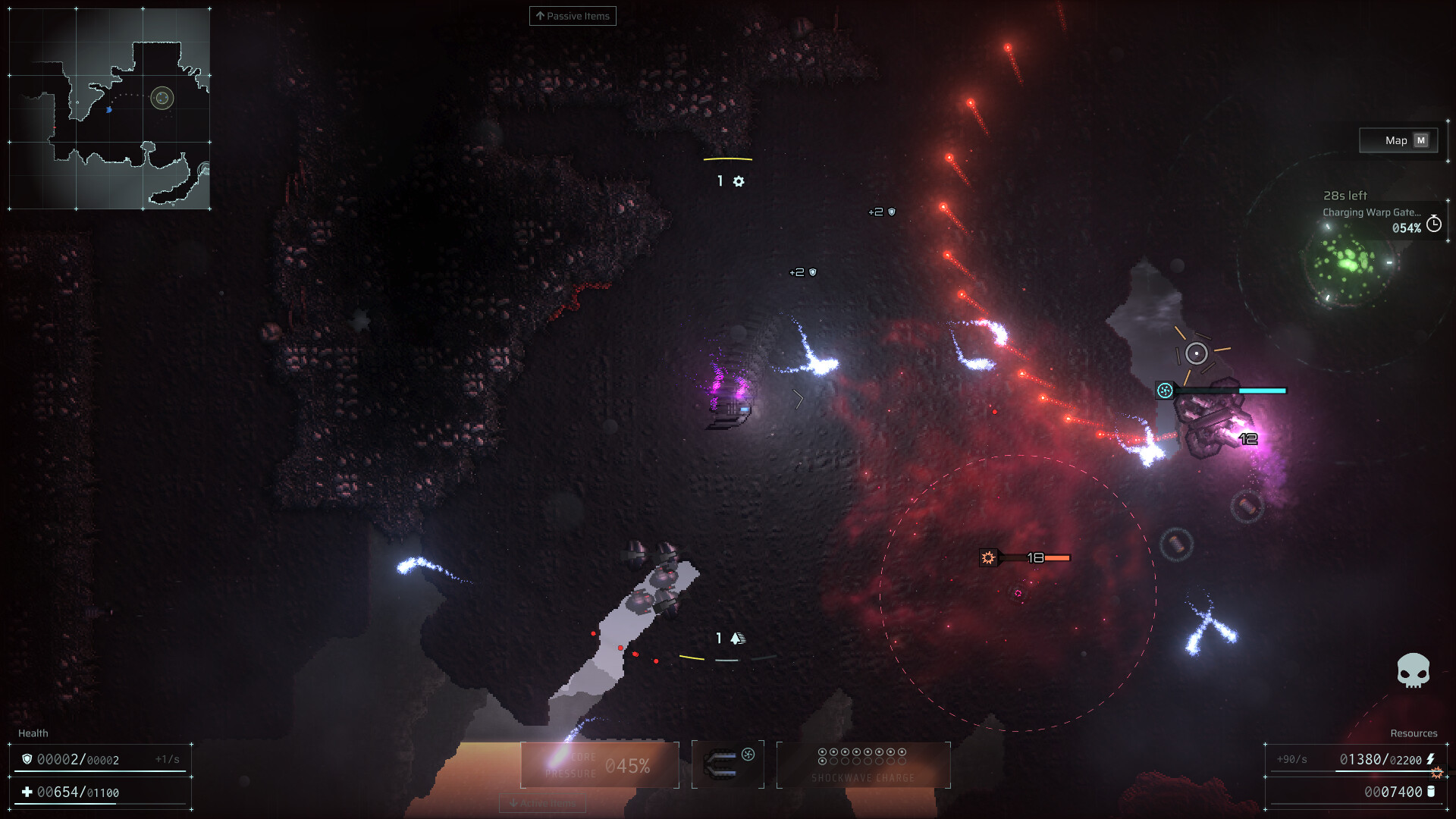The height and width of the screenshot is (819, 1456).
Task: Click the gear icon under the yellow arc
Action: [739, 181]
